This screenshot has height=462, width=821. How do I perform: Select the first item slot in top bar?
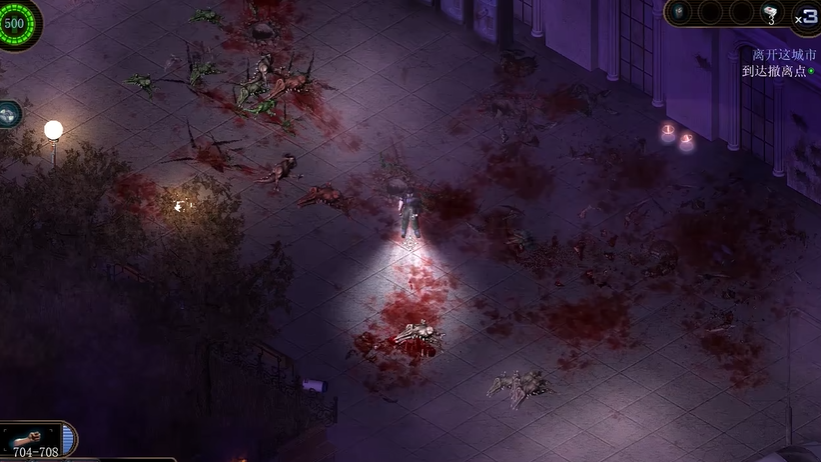tap(680, 12)
